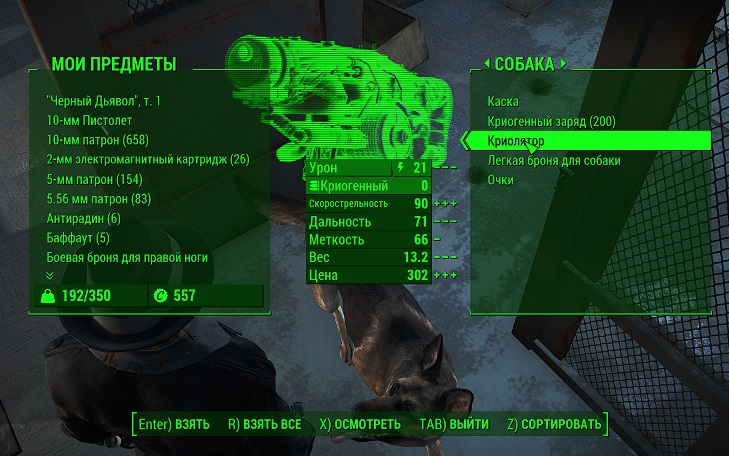The width and height of the screenshot is (729, 456).
Task: Pick the 5-мм патрон (154) row
Action: [93, 179]
